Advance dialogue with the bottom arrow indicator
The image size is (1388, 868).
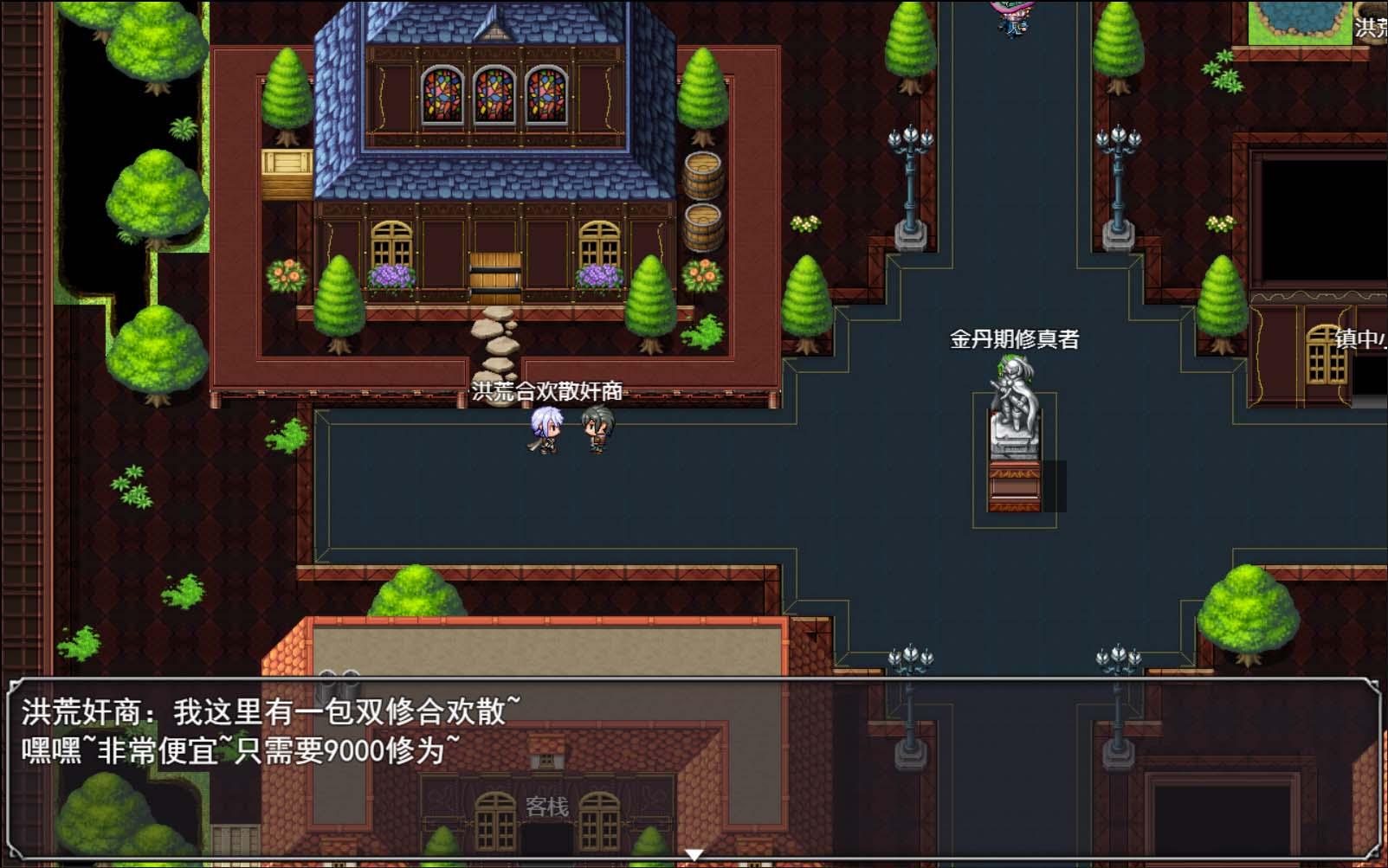(693, 852)
